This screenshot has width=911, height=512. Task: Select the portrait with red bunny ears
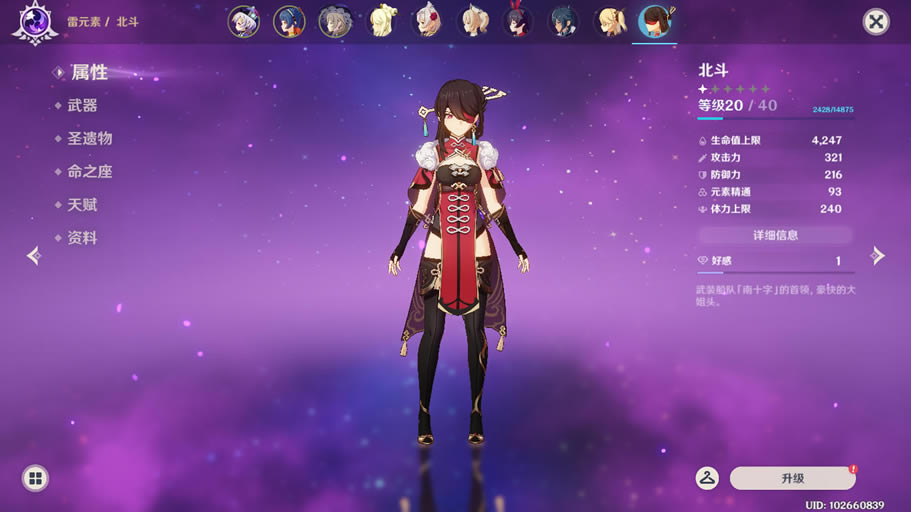coord(518,22)
